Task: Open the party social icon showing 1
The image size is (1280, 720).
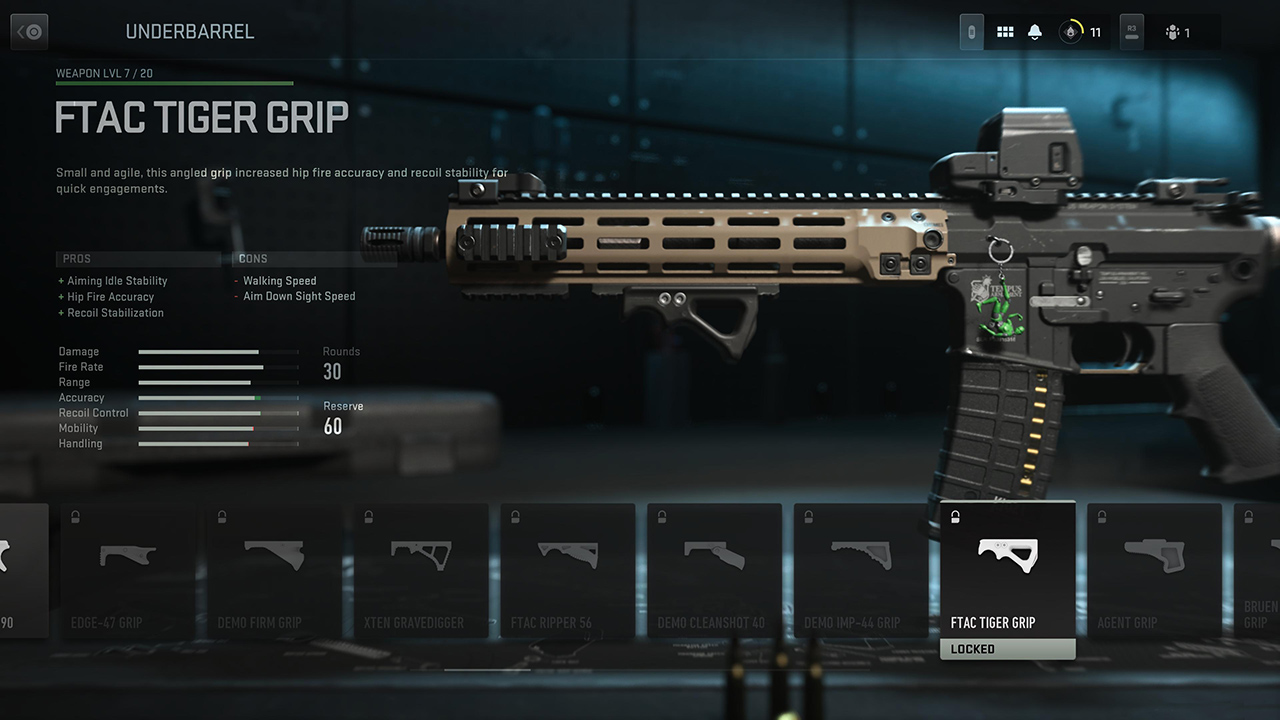Action: click(x=1178, y=31)
